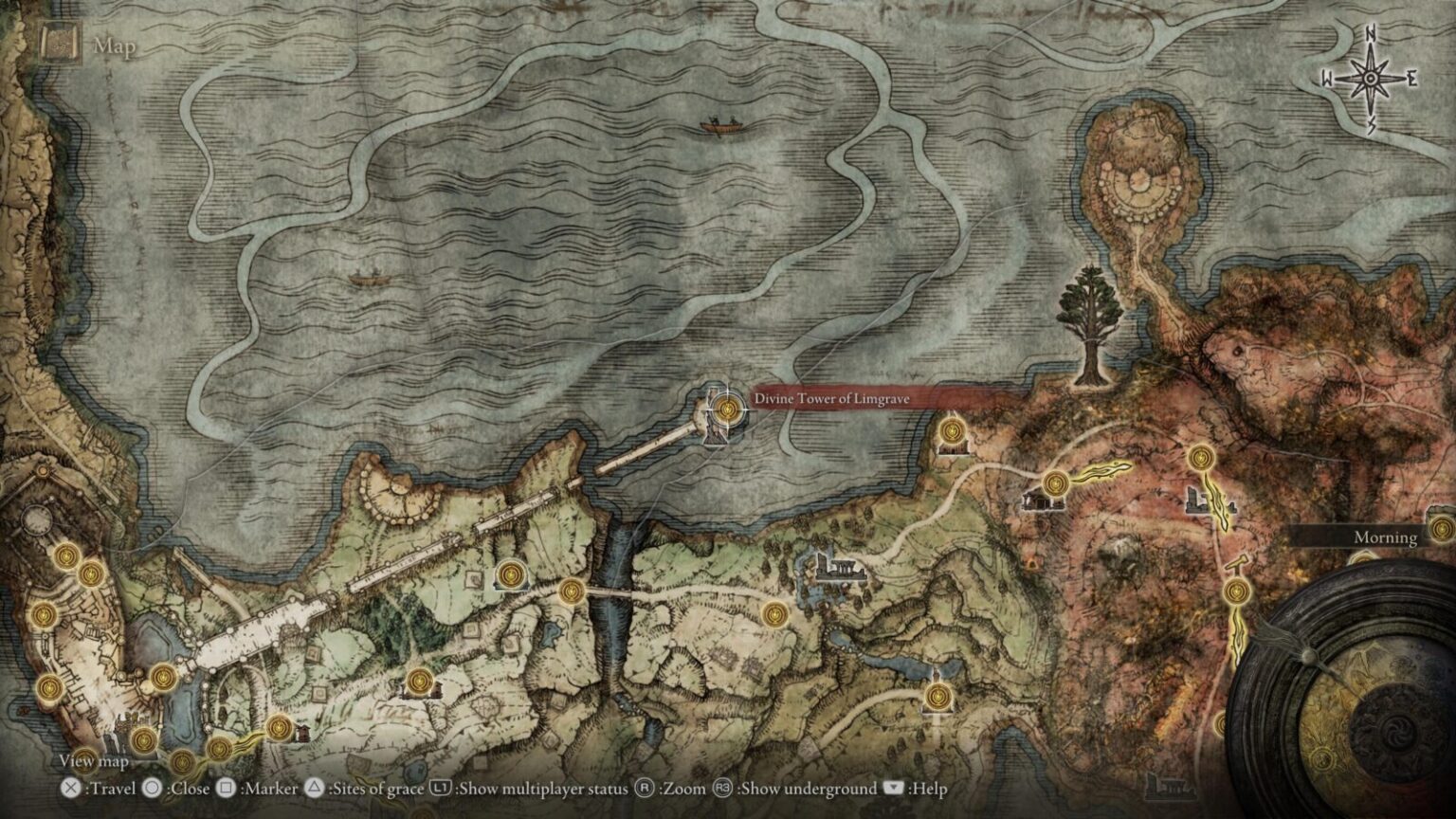This screenshot has width=1456, height=819.
Task: Click the Morning time banner on the right
Action: 1384,537
